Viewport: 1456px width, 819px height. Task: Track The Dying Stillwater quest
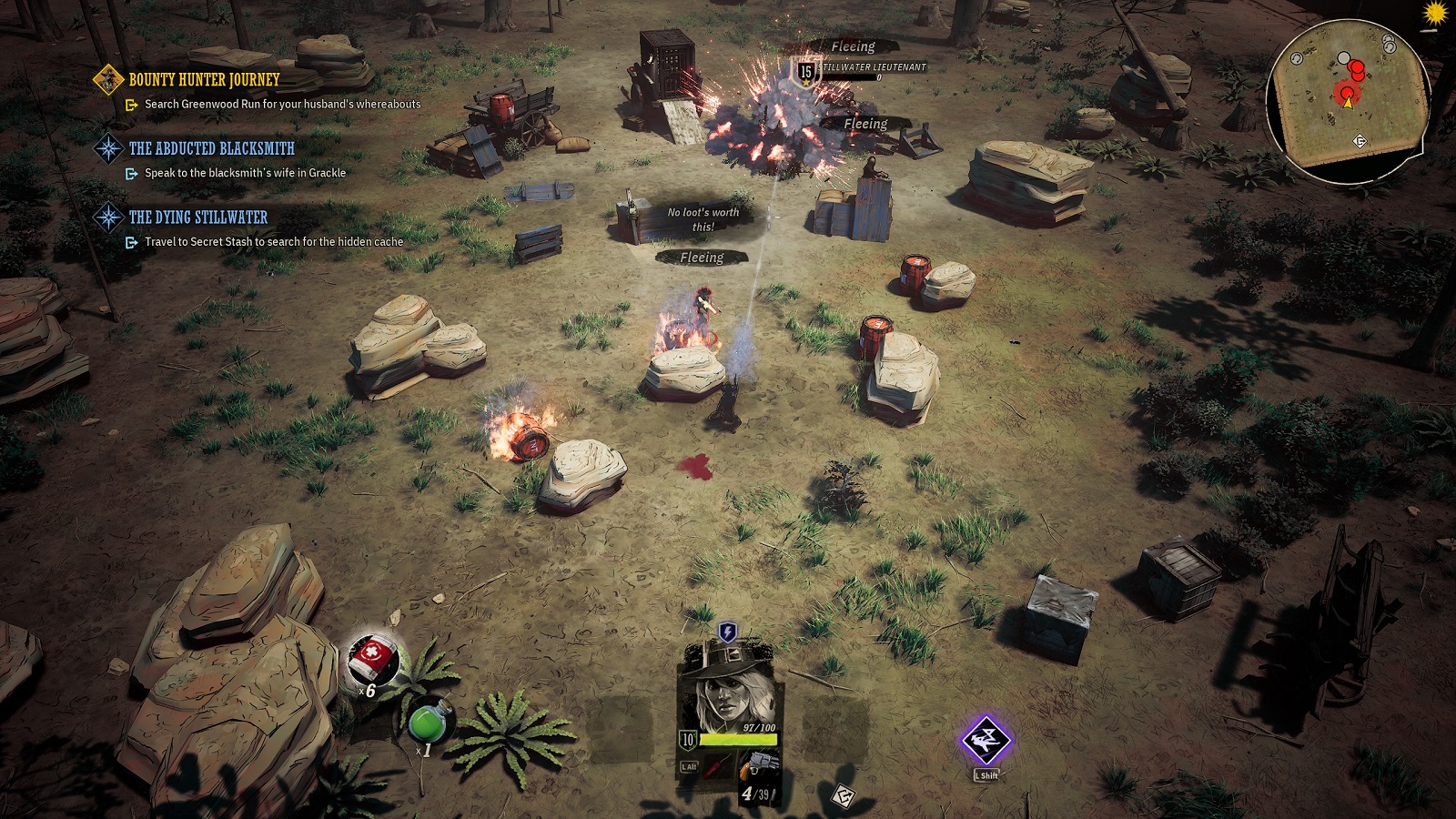[x=197, y=217]
